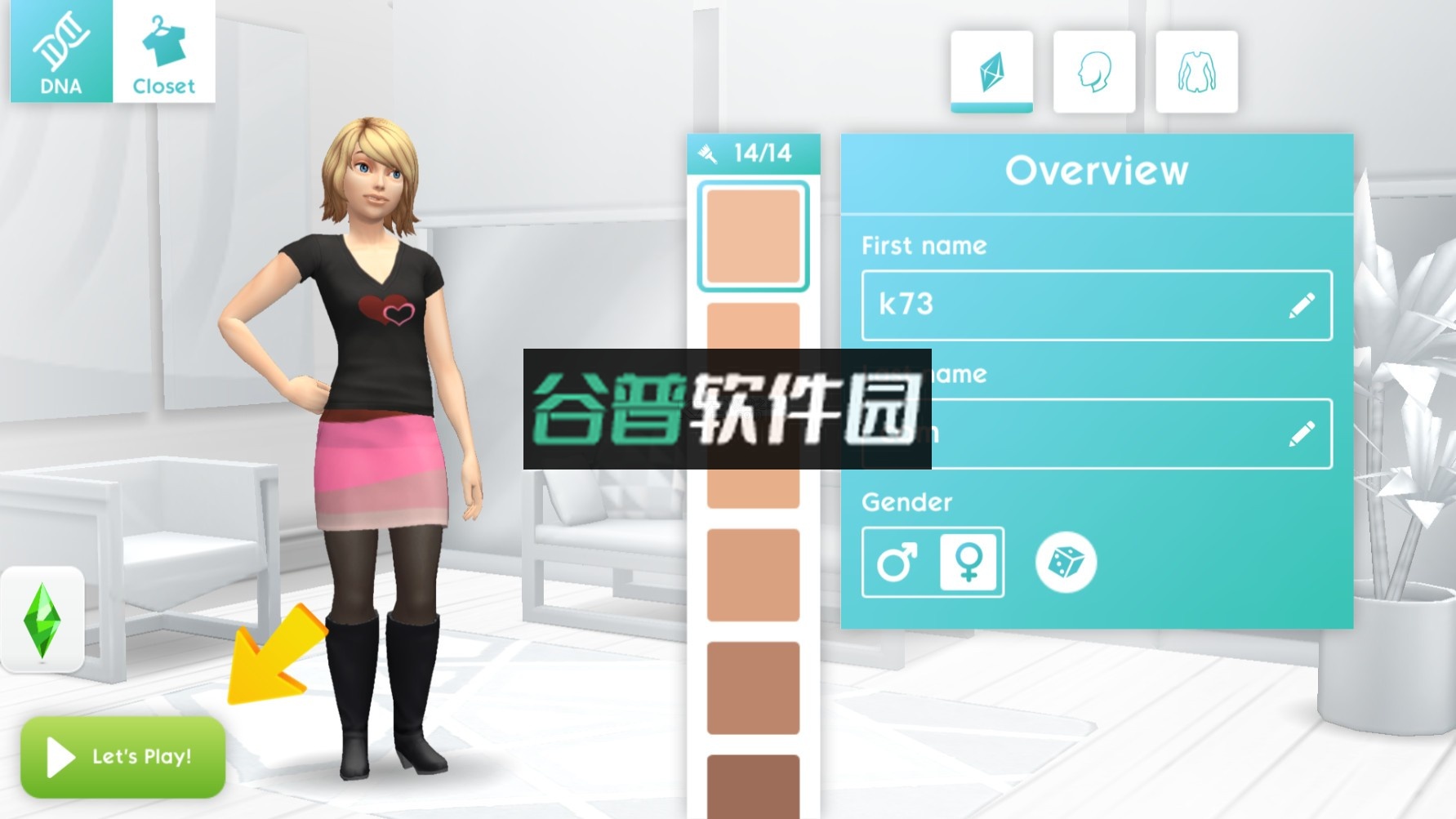Image resolution: width=1456 pixels, height=819 pixels.
Task: Click the Overview panel title
Action: coord(1097,170)
